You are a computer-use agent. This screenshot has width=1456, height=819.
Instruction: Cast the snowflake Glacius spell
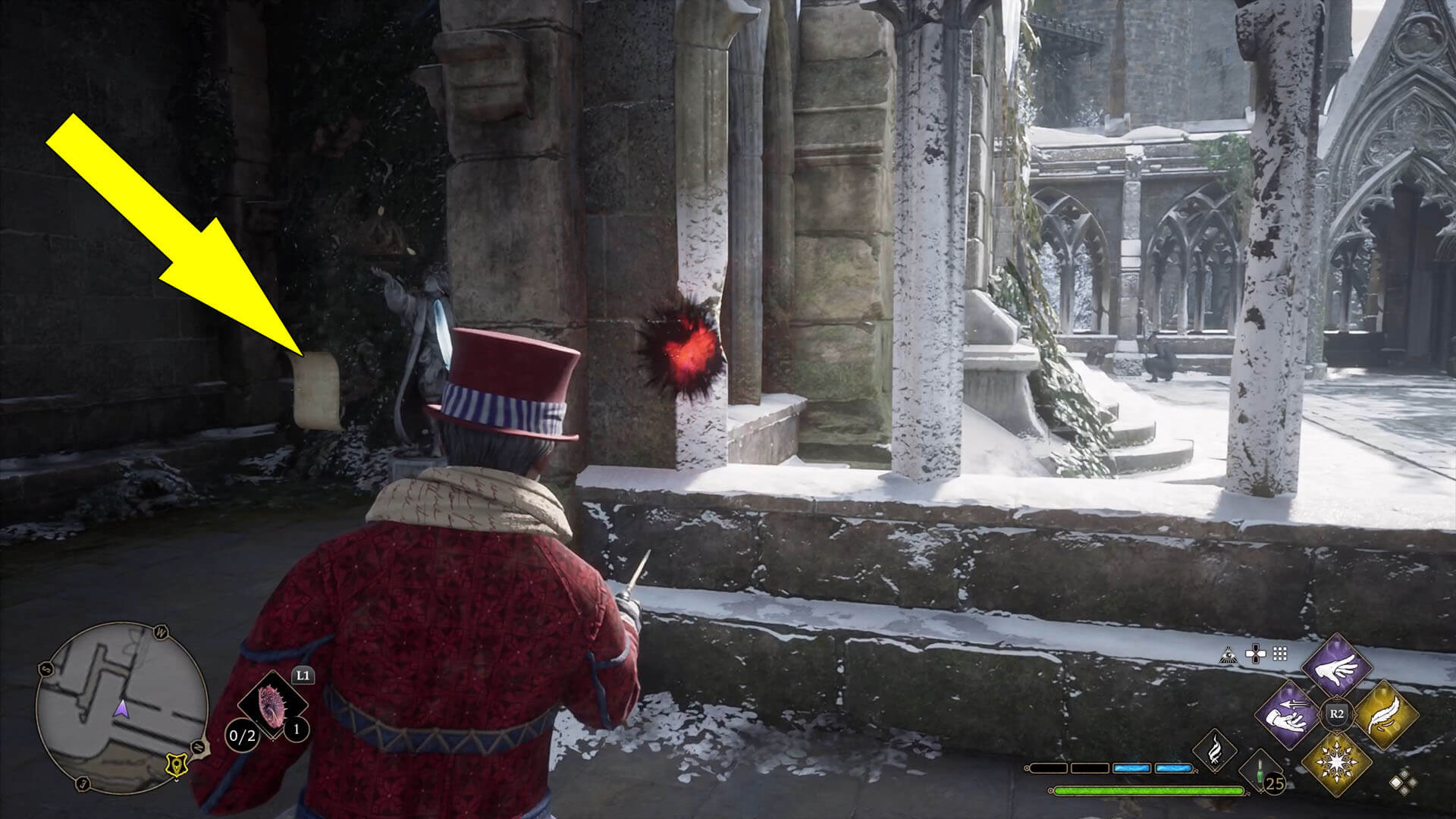[x=1336, y=761]
